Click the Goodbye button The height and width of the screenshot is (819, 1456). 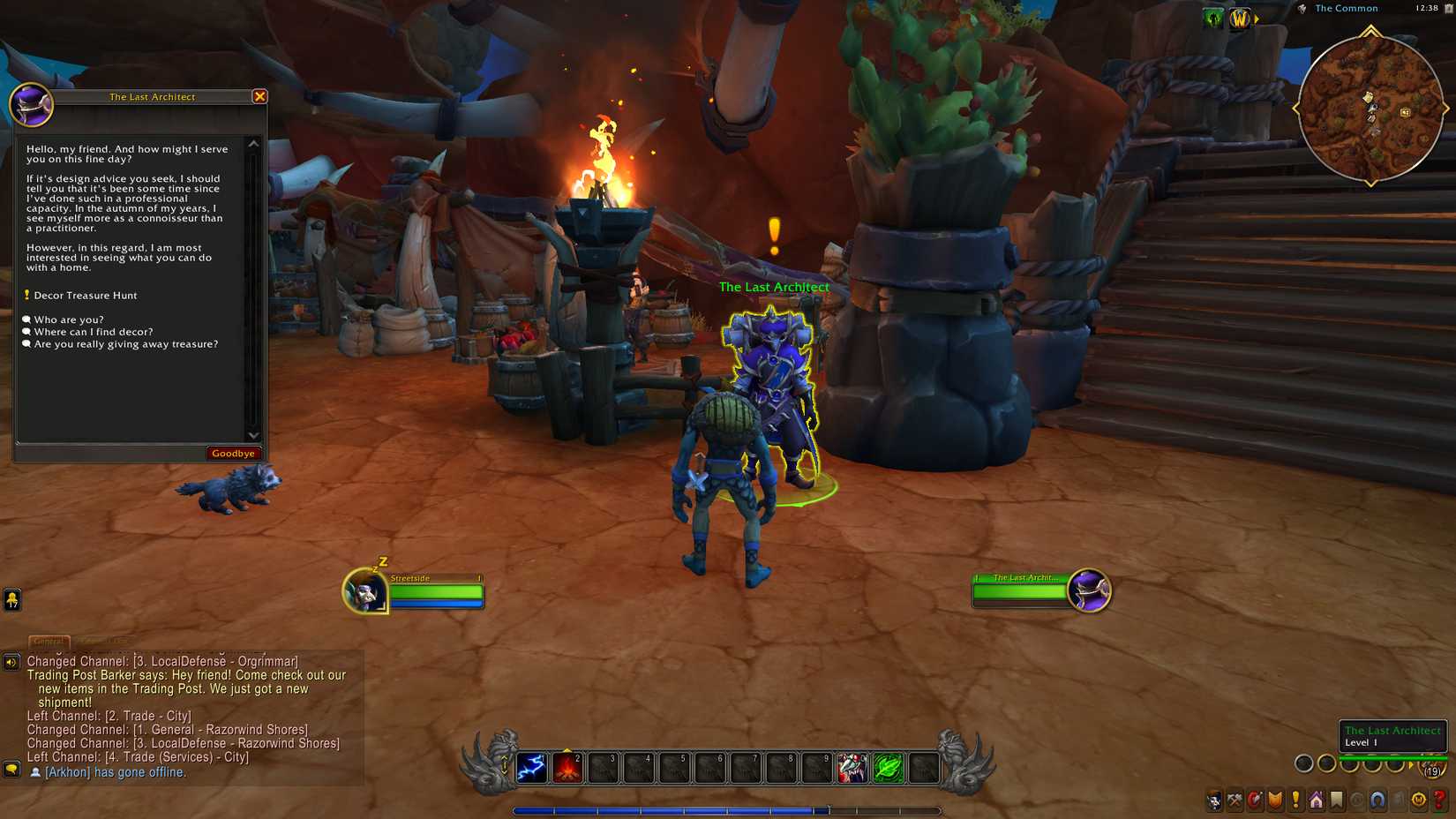233,453
